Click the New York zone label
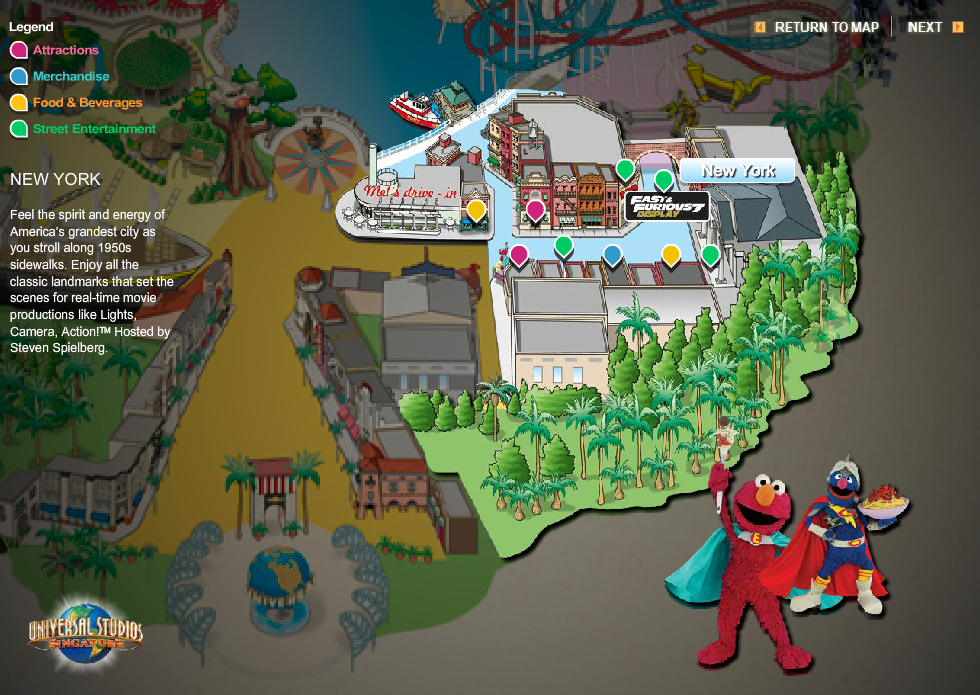980x695 pixels. click(x=737, y=171)
